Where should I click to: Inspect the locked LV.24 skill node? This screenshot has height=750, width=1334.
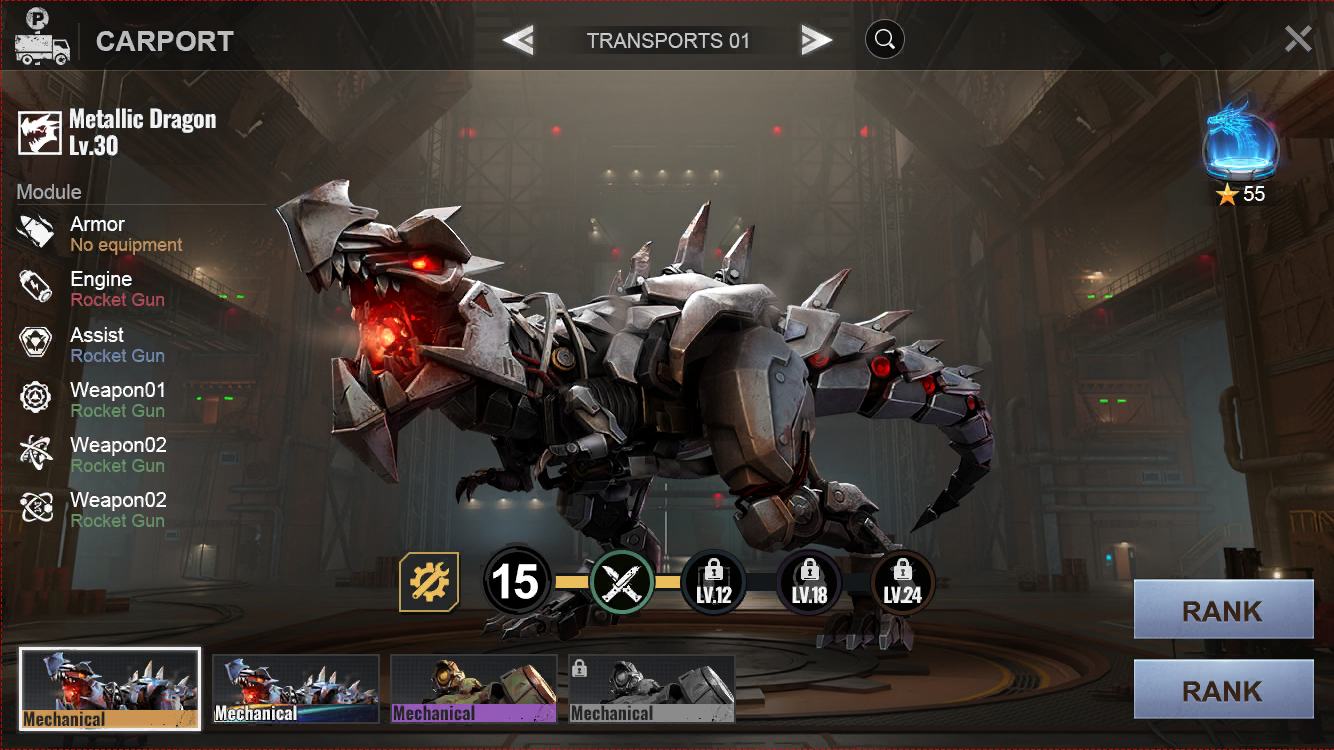coord(902,582)
